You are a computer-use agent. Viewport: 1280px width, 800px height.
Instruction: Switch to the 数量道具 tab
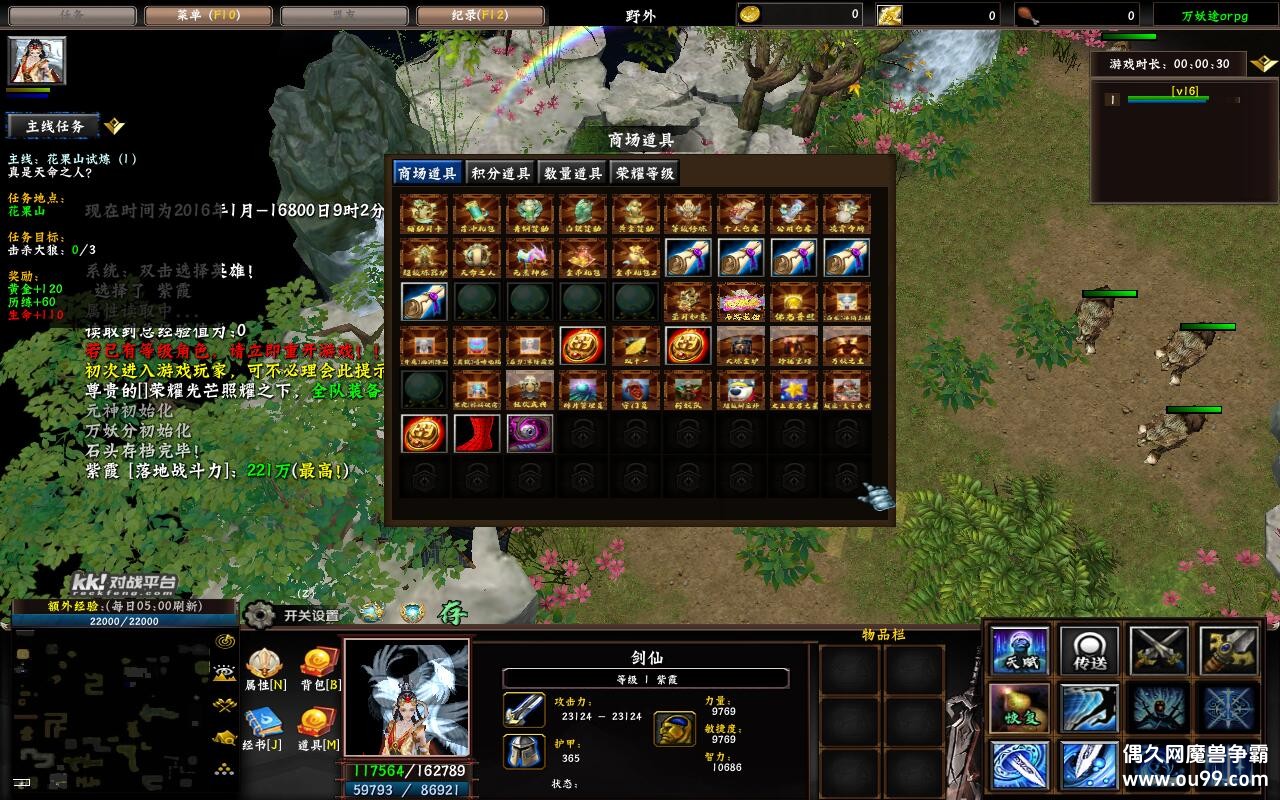(570, 171)
